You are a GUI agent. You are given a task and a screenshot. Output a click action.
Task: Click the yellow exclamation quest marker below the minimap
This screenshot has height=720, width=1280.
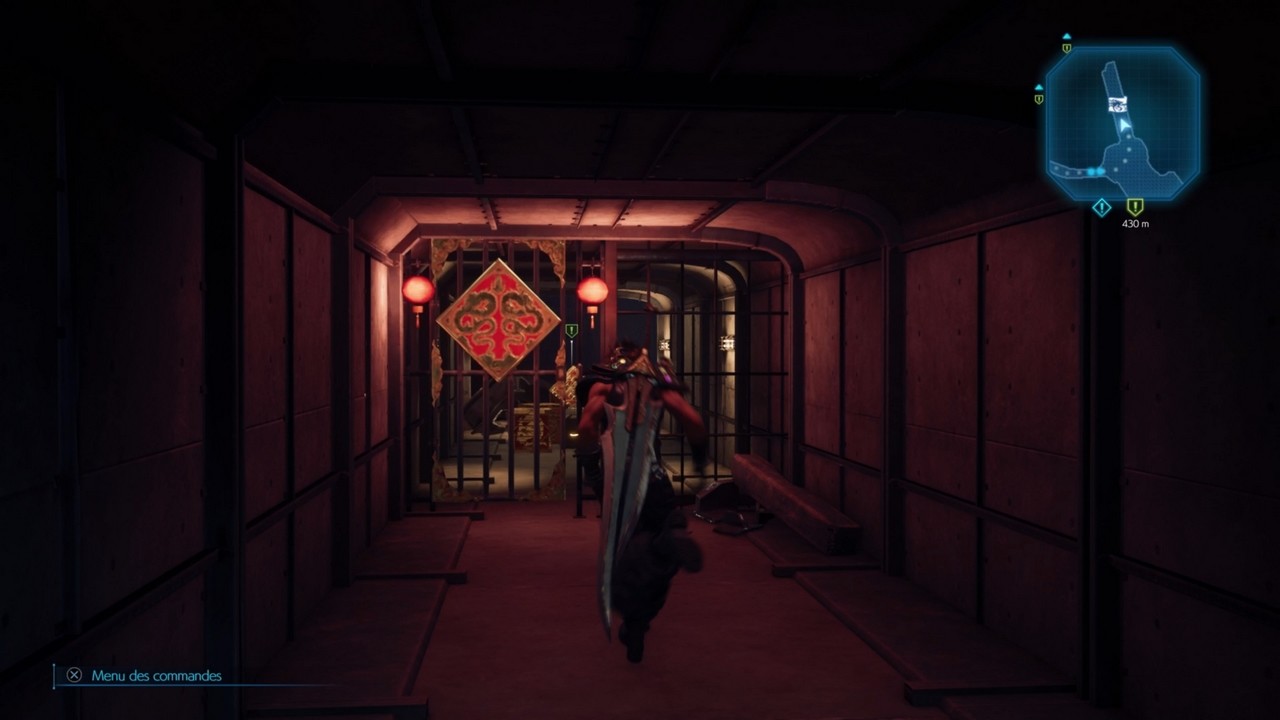[x=1135, y=207]
